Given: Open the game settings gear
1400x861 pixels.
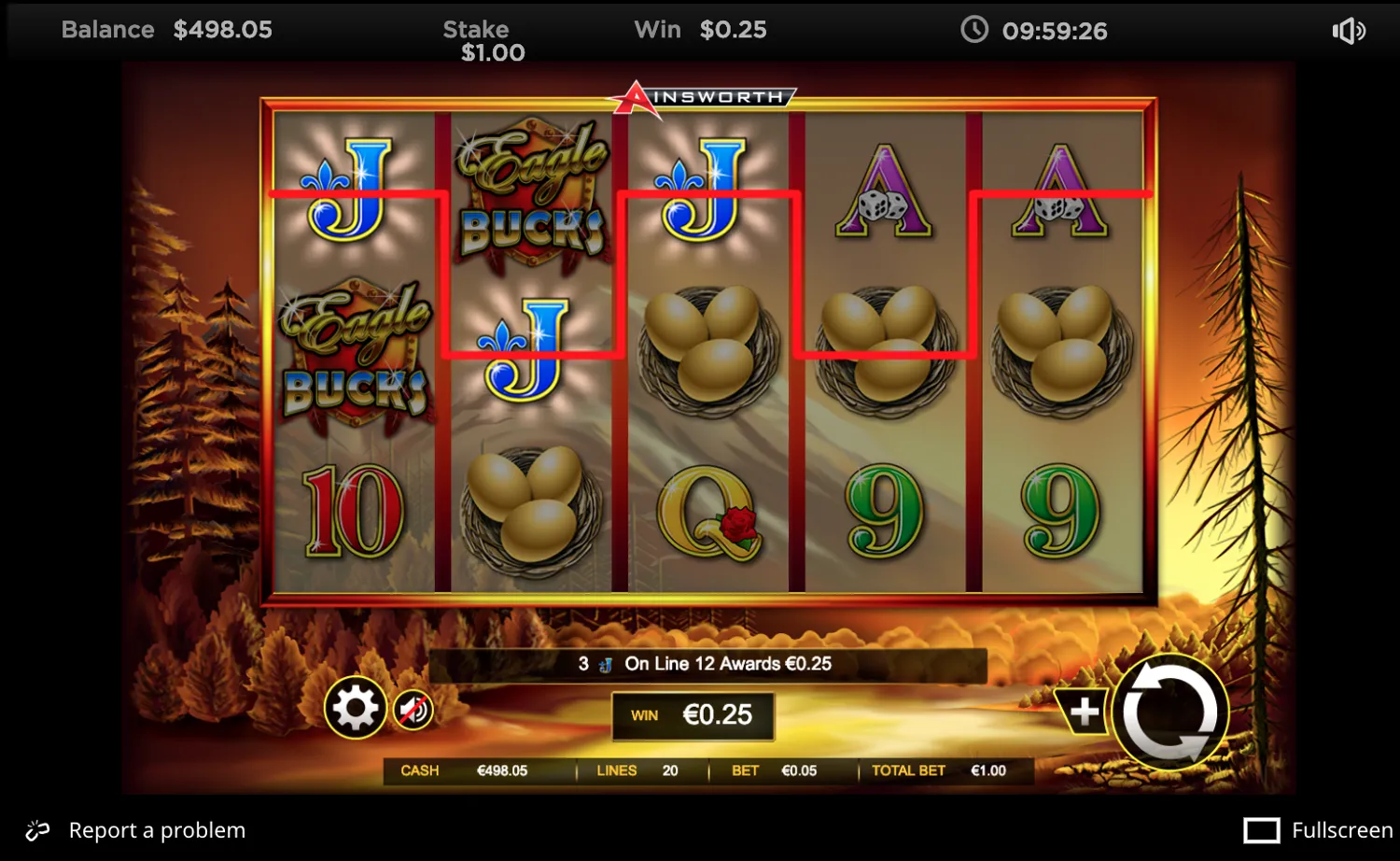Looking at the screenshot, I should (355, 708).
